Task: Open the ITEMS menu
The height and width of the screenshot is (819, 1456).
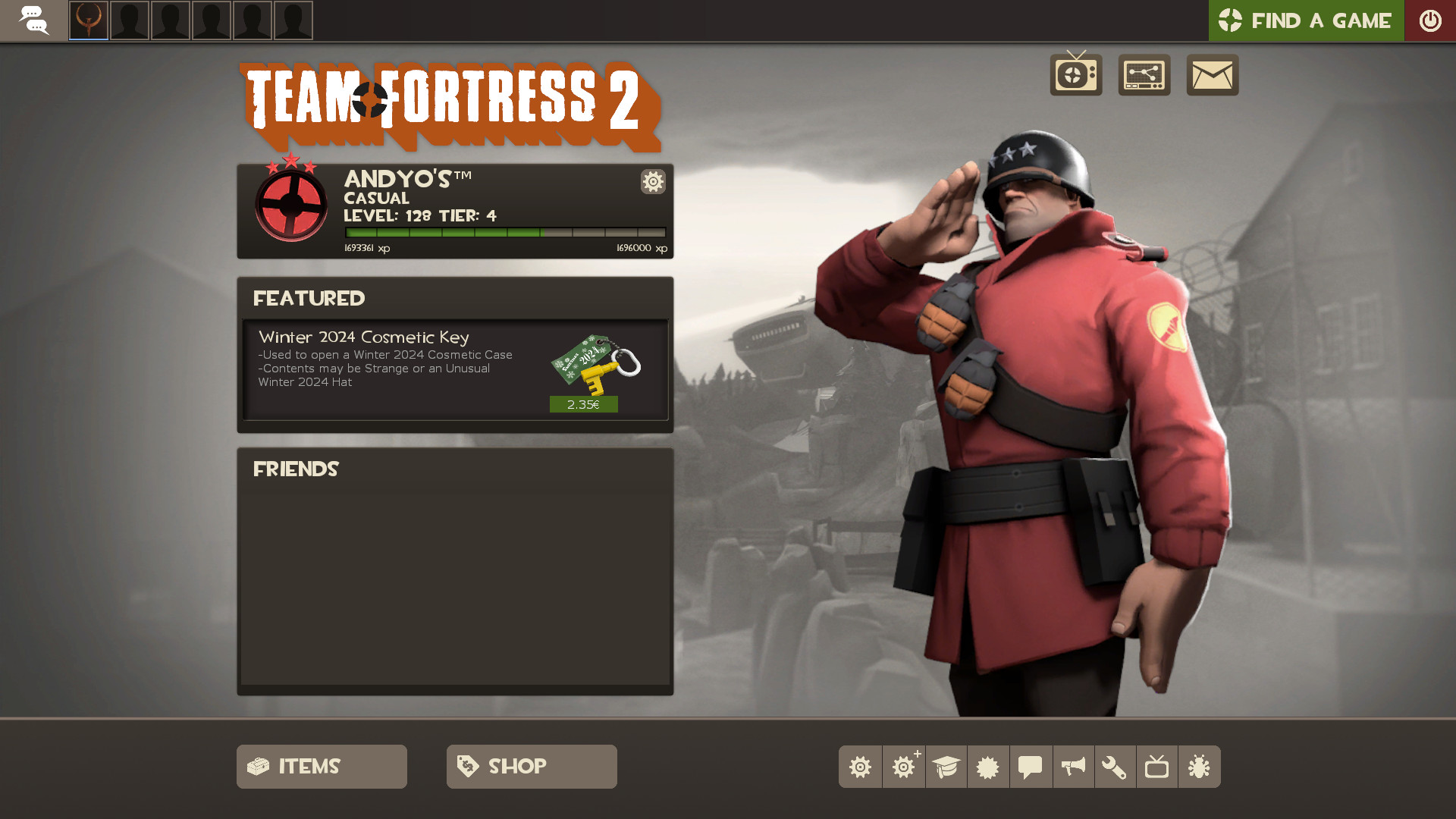Action: click(321, 767)
